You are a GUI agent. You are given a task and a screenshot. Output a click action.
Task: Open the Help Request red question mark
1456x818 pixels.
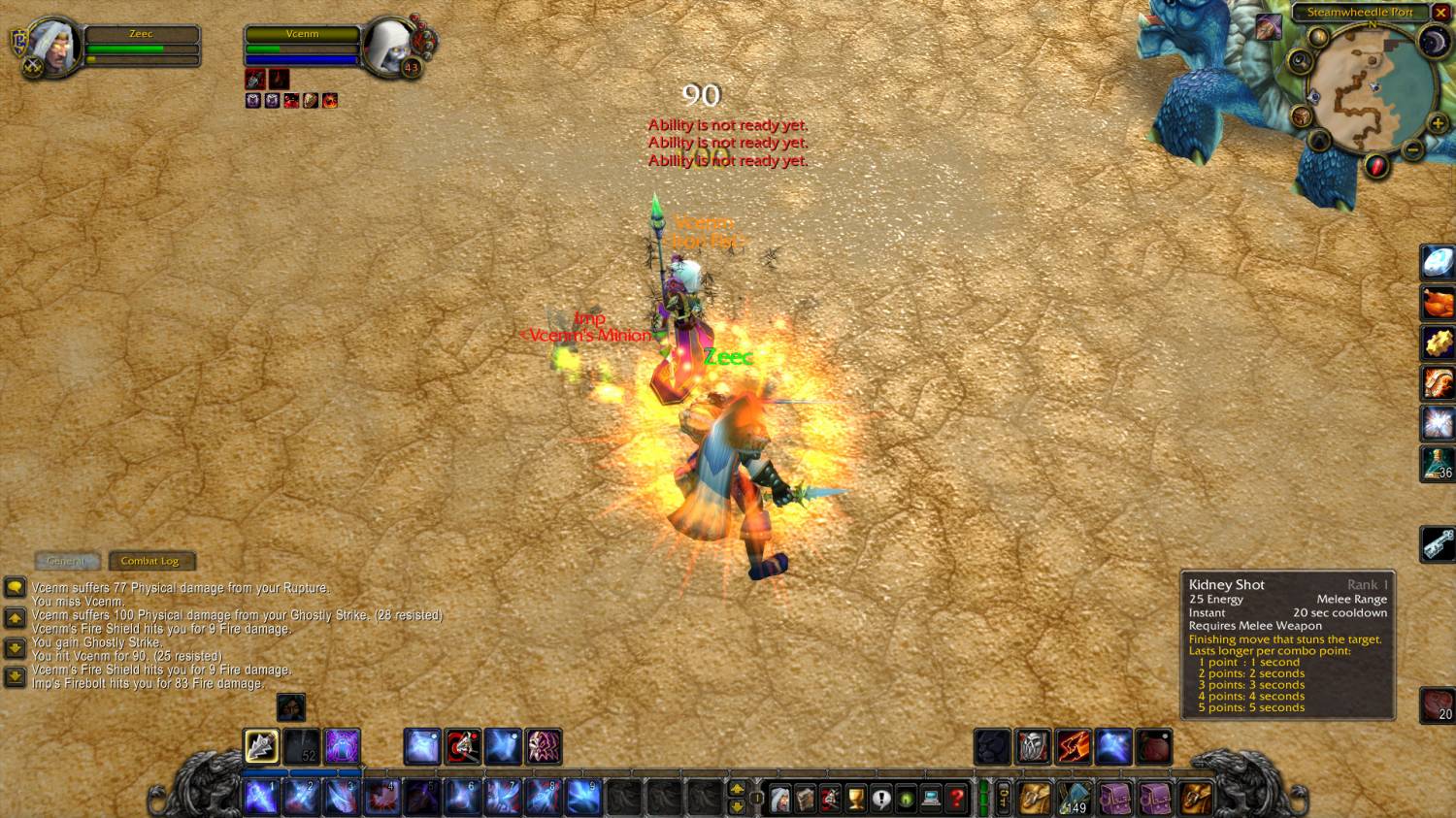[956, 799]
